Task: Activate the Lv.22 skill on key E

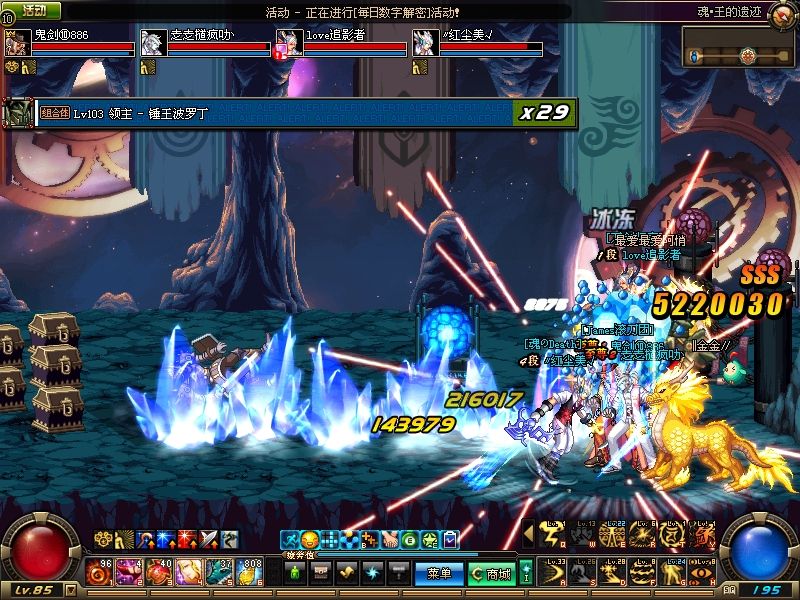Action: coord(612,537)
